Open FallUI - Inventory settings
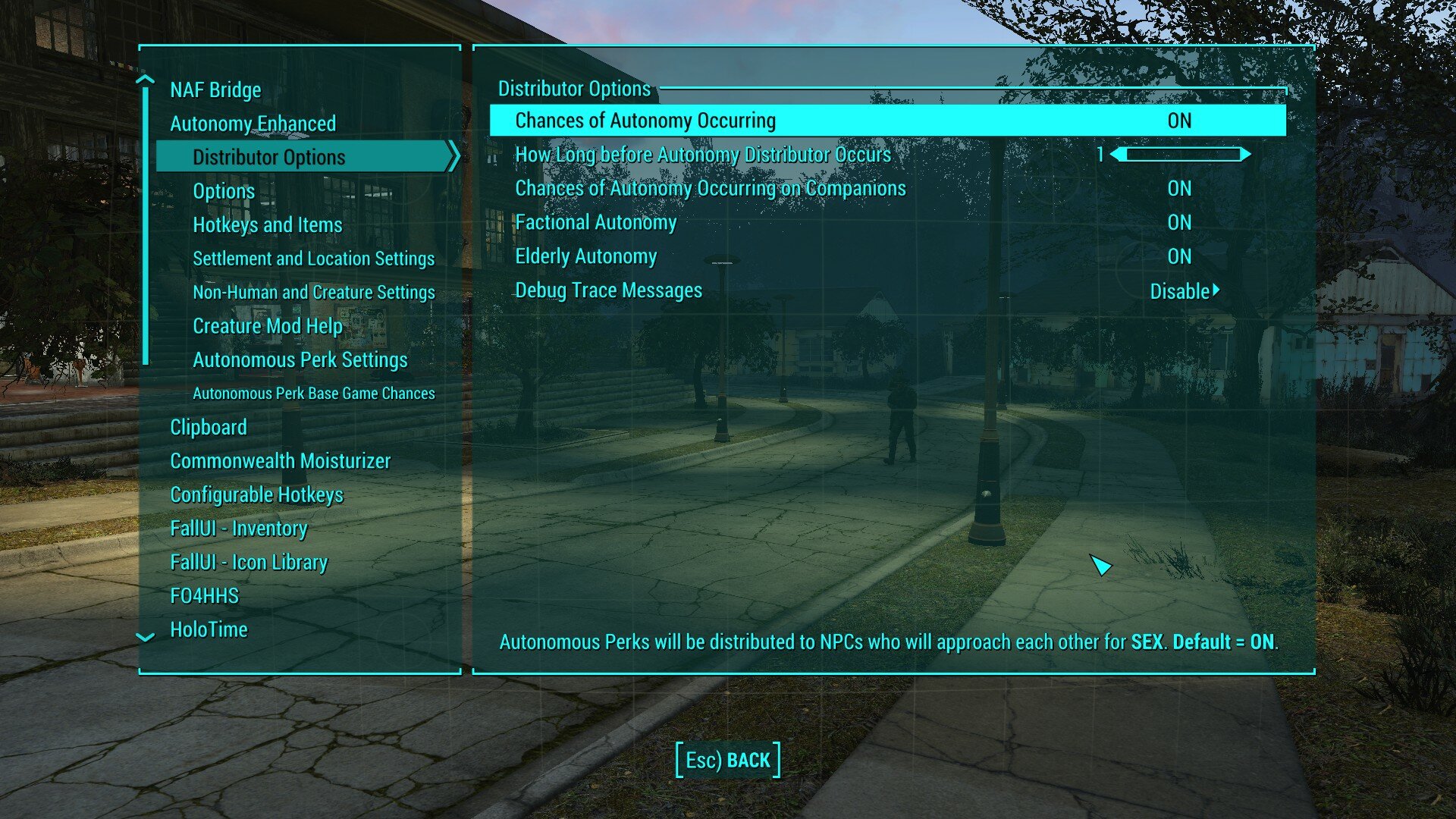 tap(239, 528)
